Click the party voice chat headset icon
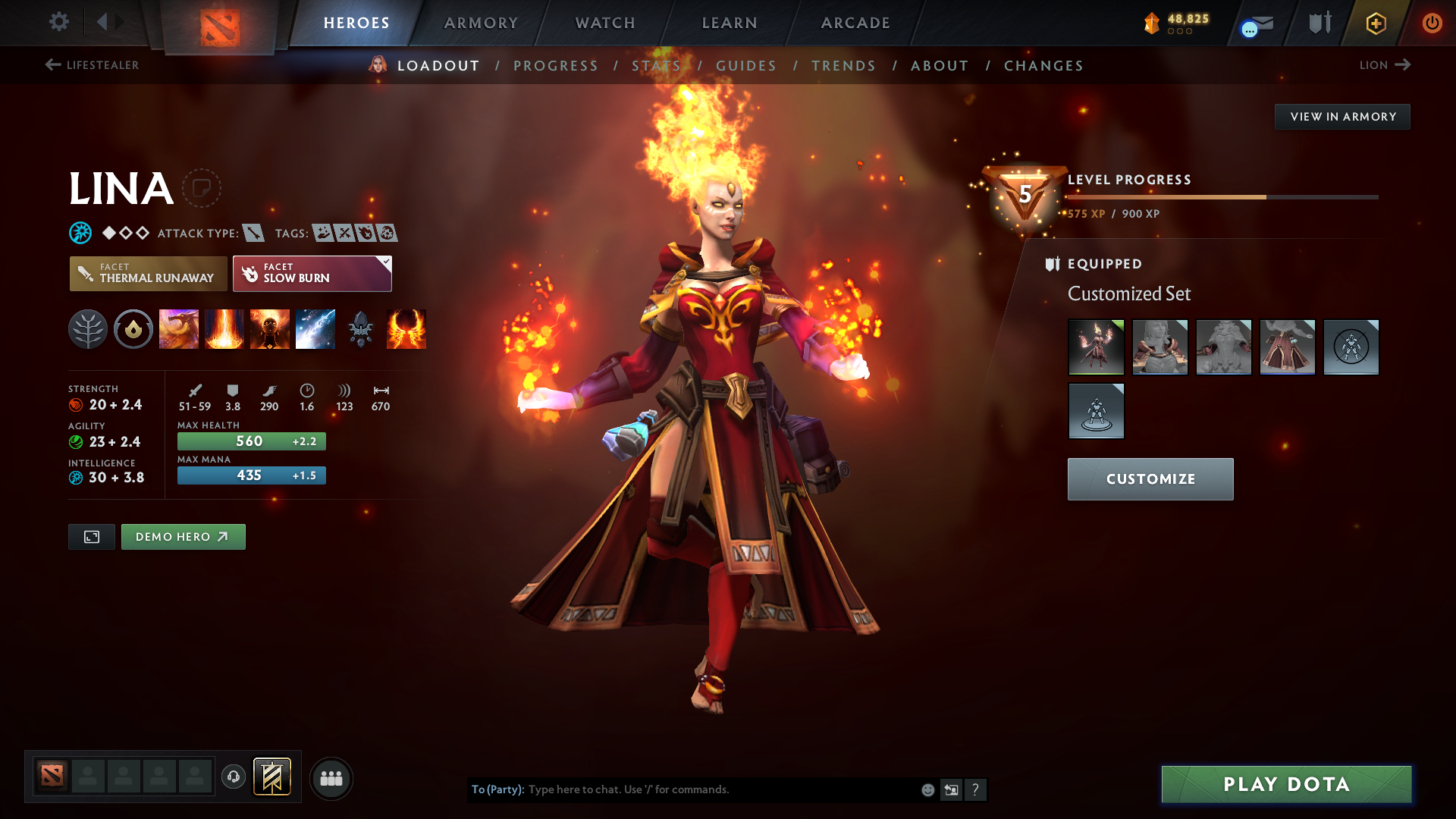Viewport: 1456px width, 819px height. coord(234,778)
